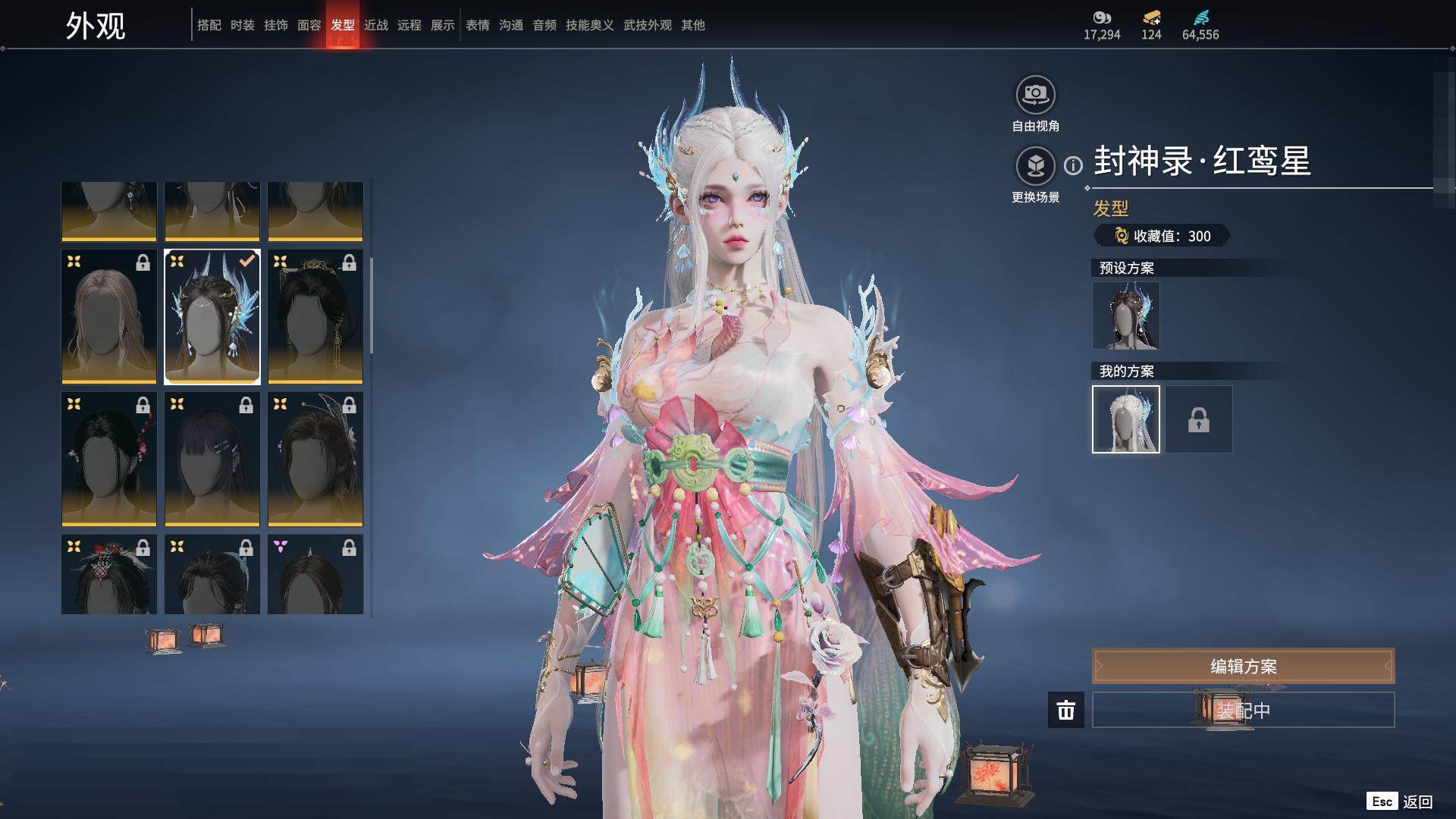The width and height of the screenshot is (1456, 819).
Task: Open the 其他 tab
Action: coord(693,25)
